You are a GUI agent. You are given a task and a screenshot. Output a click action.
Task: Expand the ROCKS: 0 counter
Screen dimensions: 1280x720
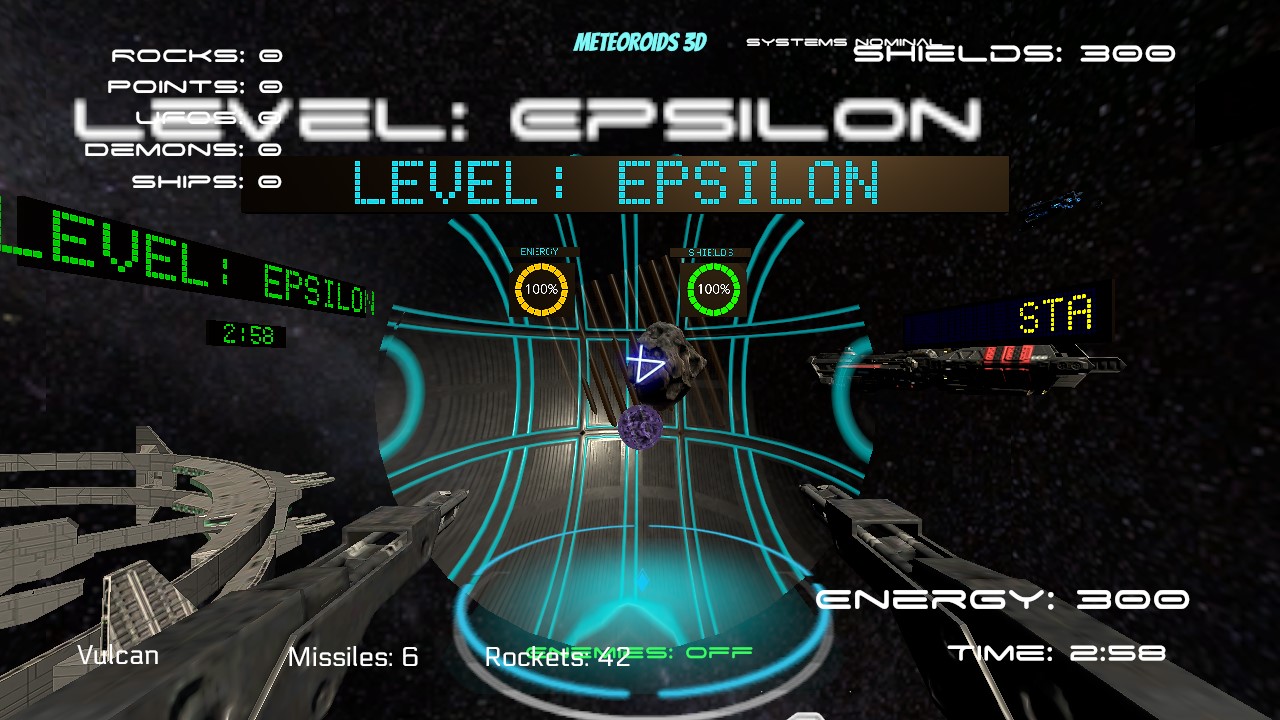click(x=196, y=55)
